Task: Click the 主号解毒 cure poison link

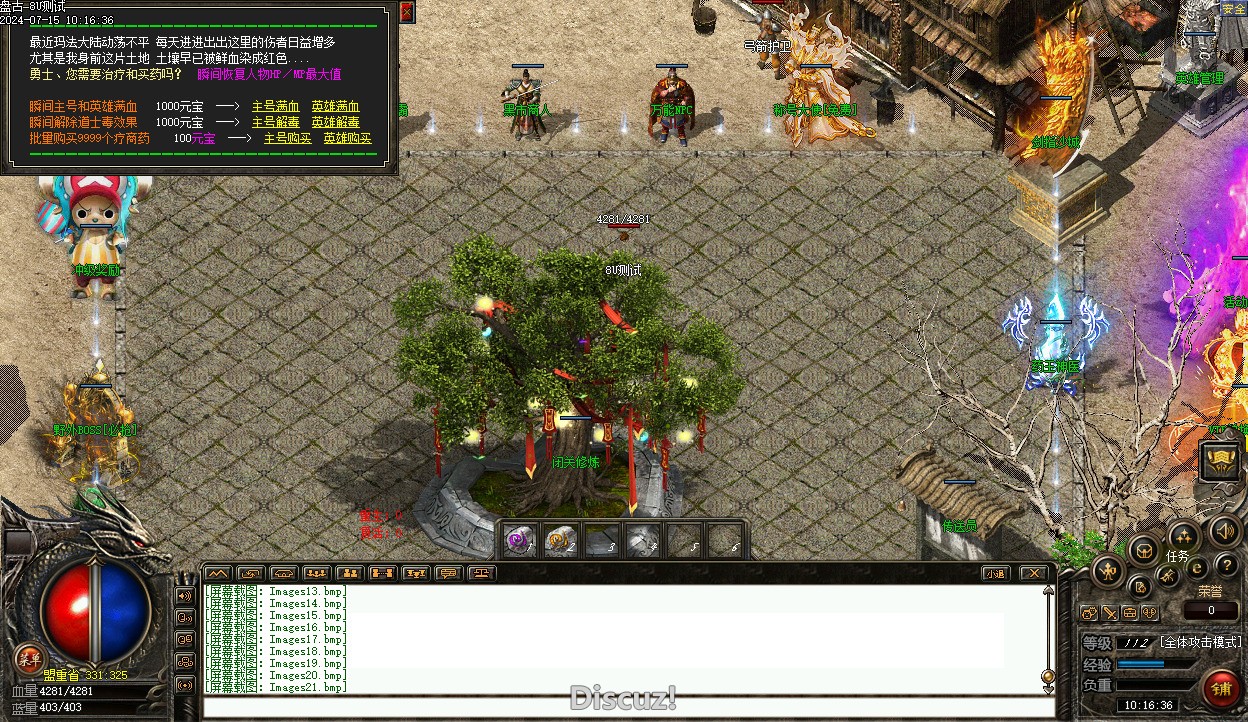Action: click(275, 123)
